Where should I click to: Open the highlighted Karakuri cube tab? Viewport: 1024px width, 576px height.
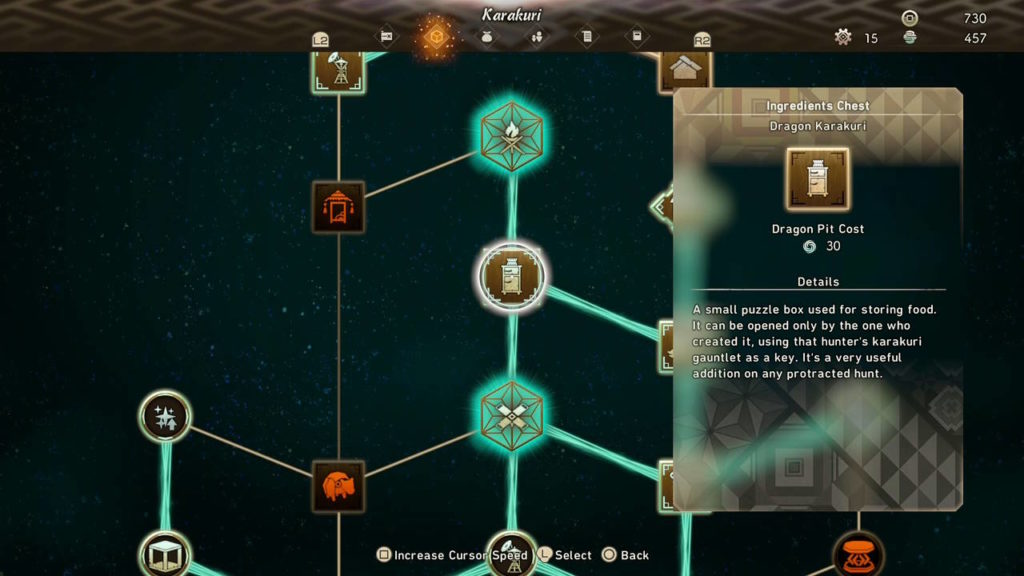435,37
